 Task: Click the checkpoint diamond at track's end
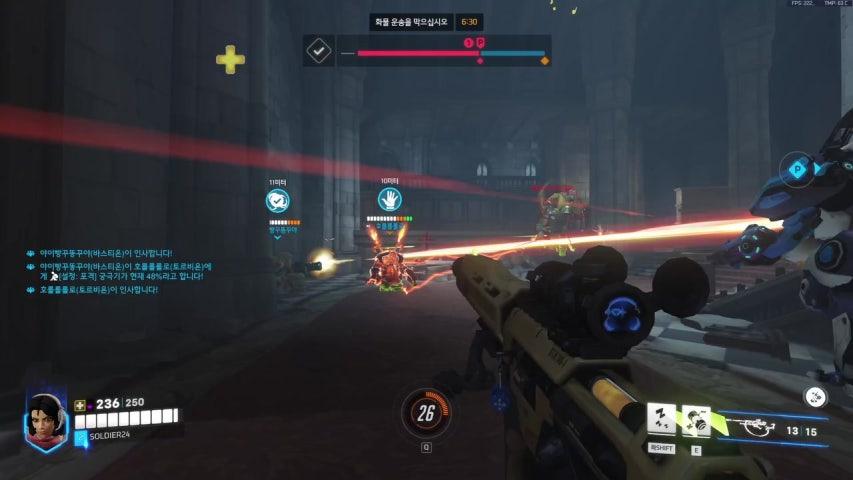[545, 61]
